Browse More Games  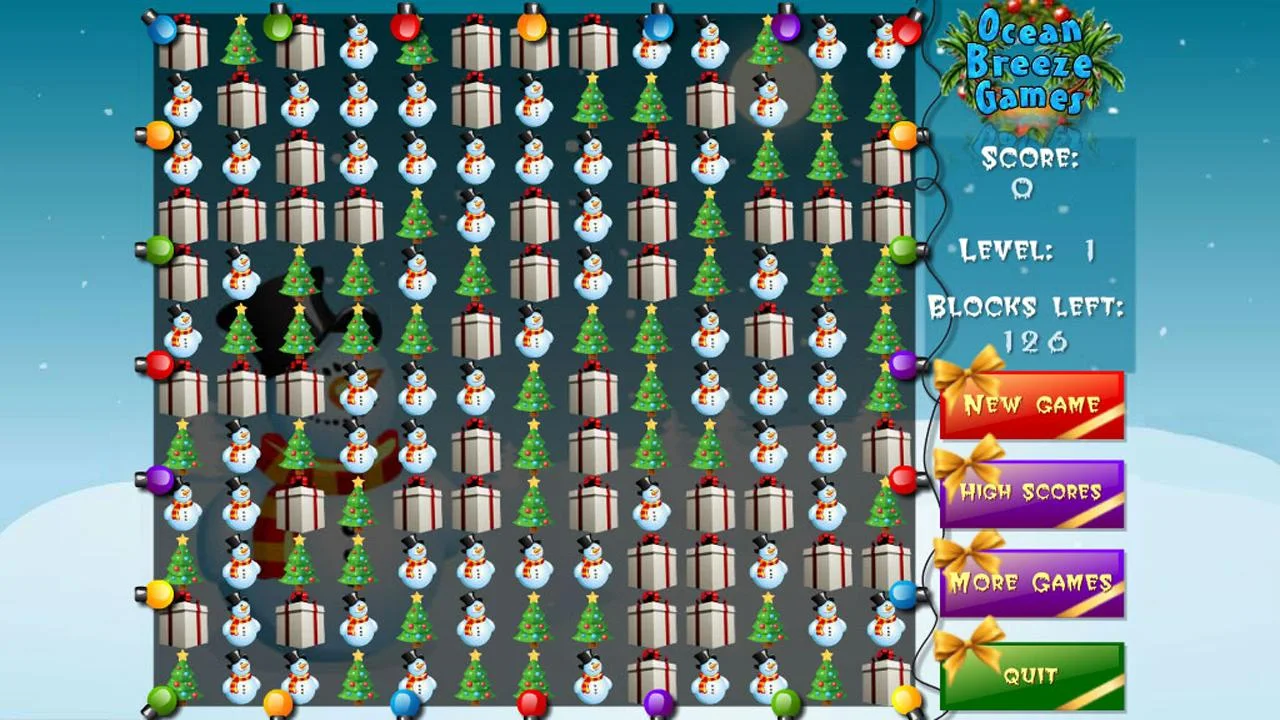click(x=1032, y=583)
